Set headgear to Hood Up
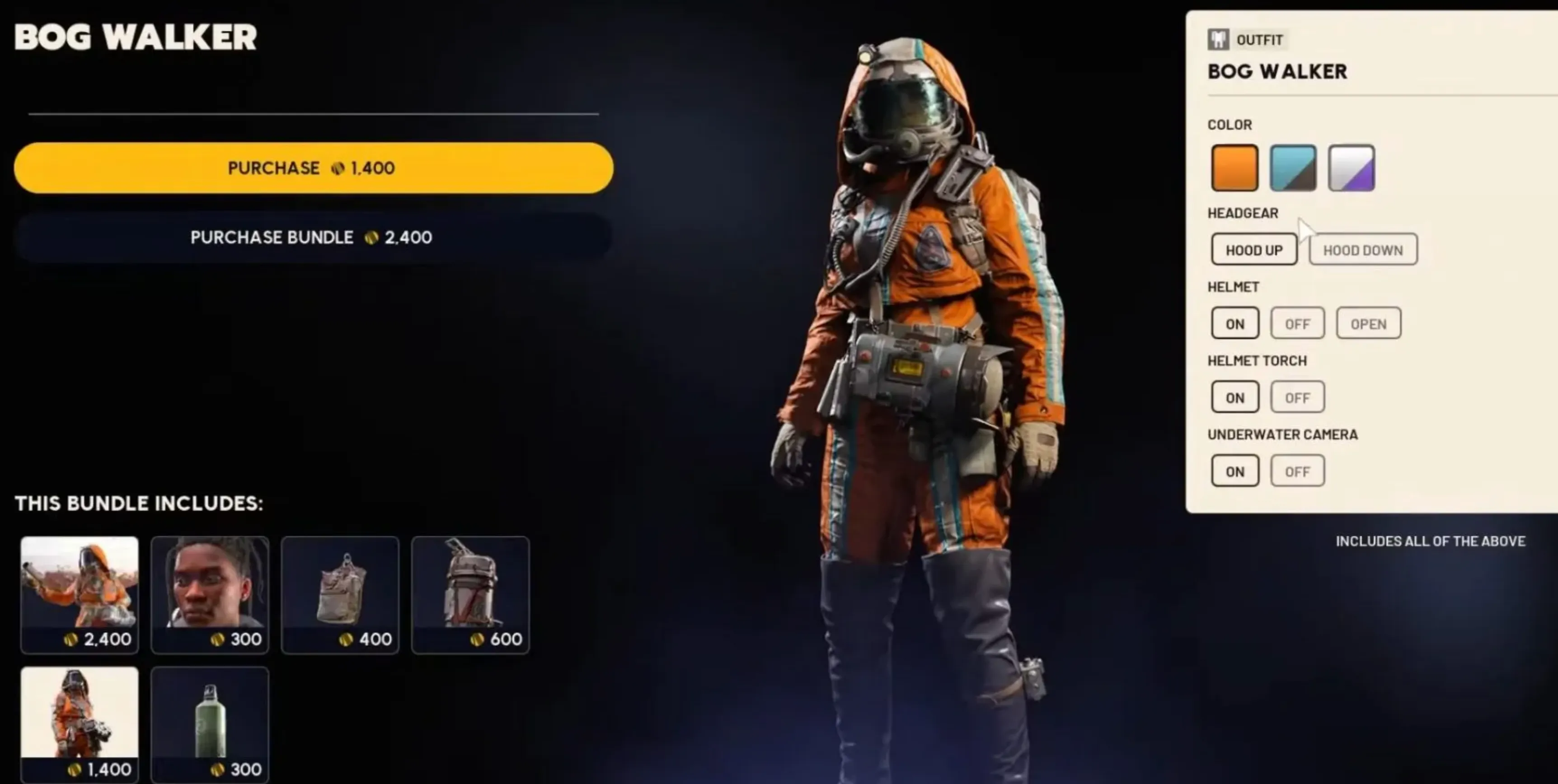Viewport: 1558px width, 784px height. tap(1254, 250)
